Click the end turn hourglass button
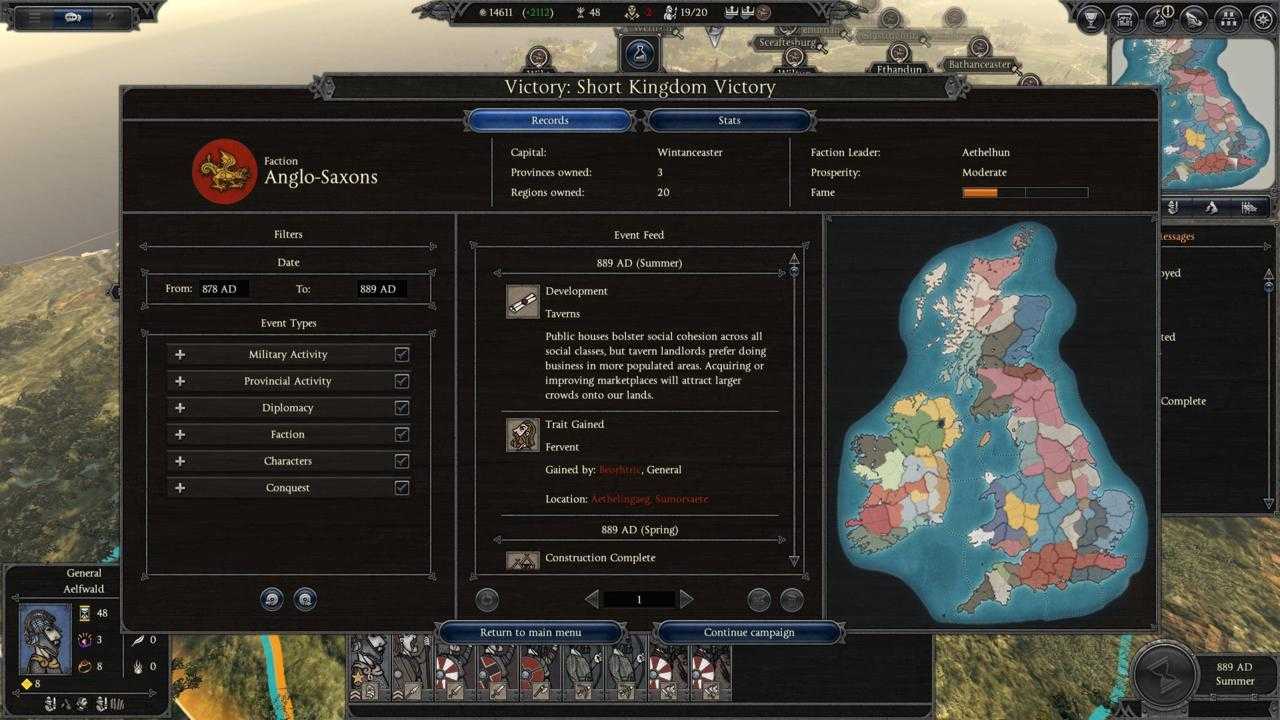Image resolution: width=1280 pixels, height=720 pixels. 1165,673
